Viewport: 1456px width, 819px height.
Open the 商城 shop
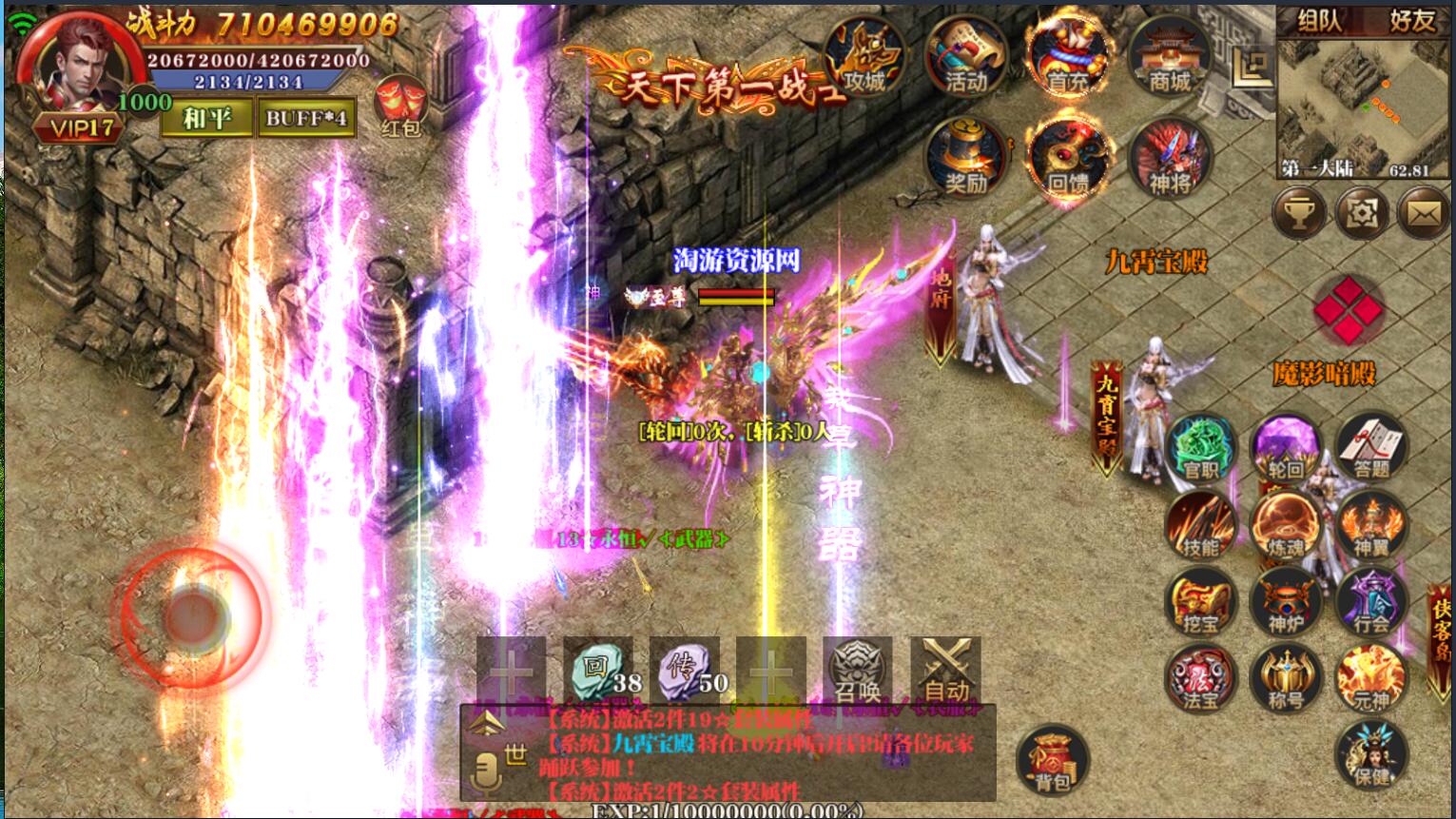1169,58
